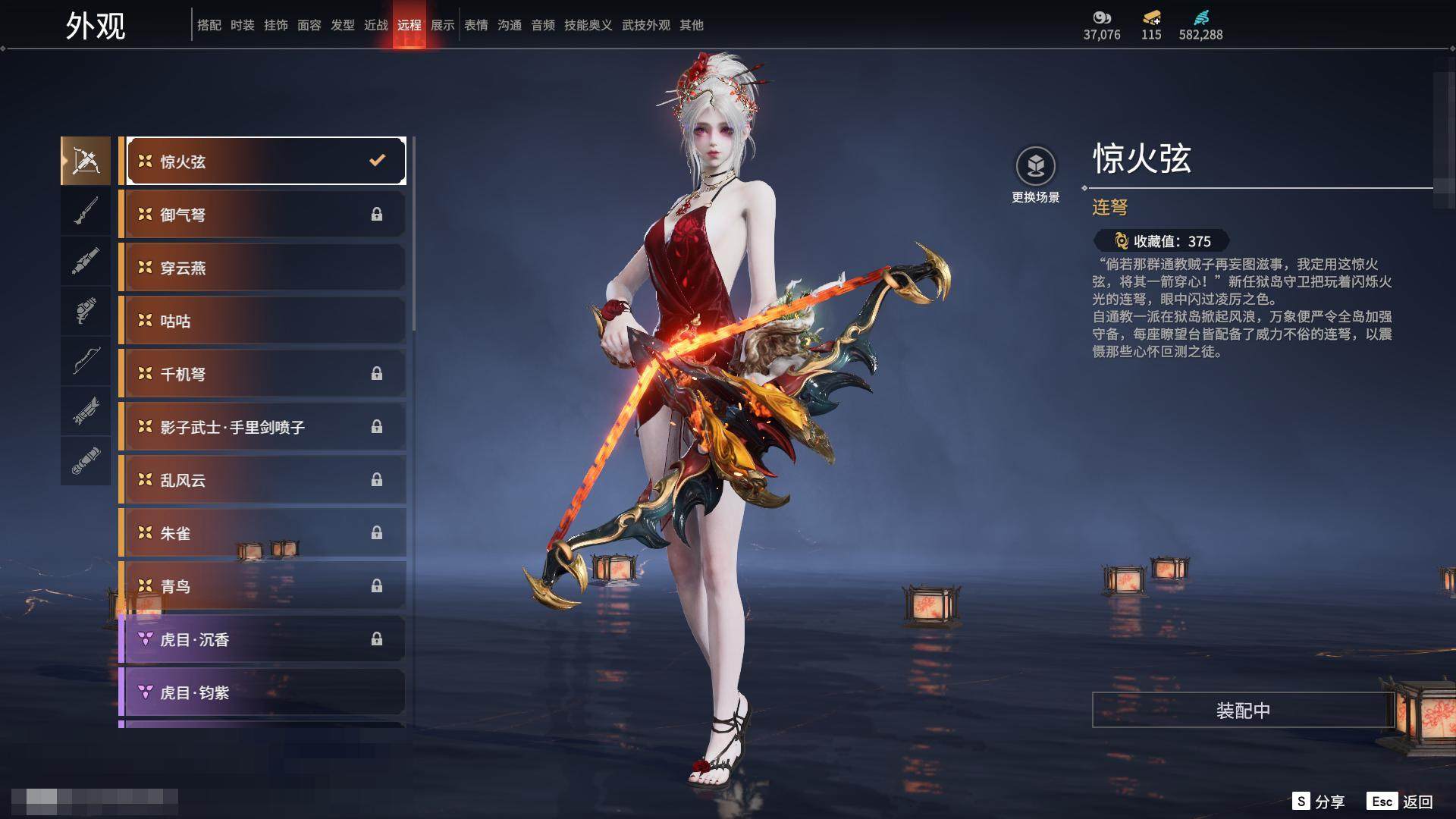The height and width of the screenshot is (819, 1456).
Task: Click the 更换场景 scene change icon
Action: pos(1036,167)
